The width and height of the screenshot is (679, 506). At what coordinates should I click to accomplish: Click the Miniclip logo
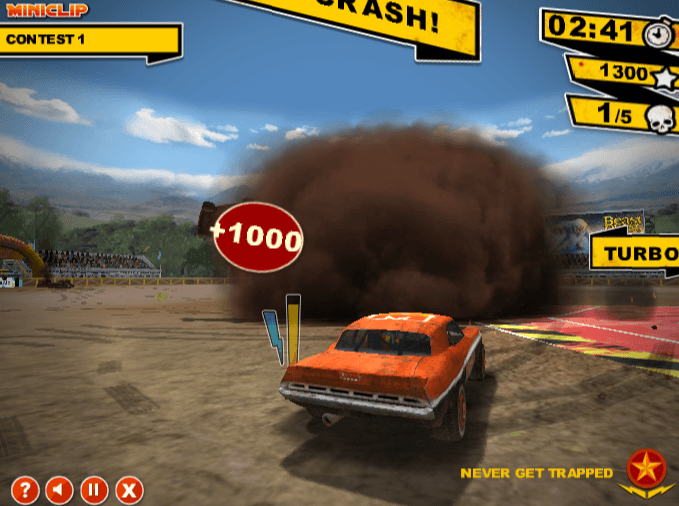click(x=47, y=10)
